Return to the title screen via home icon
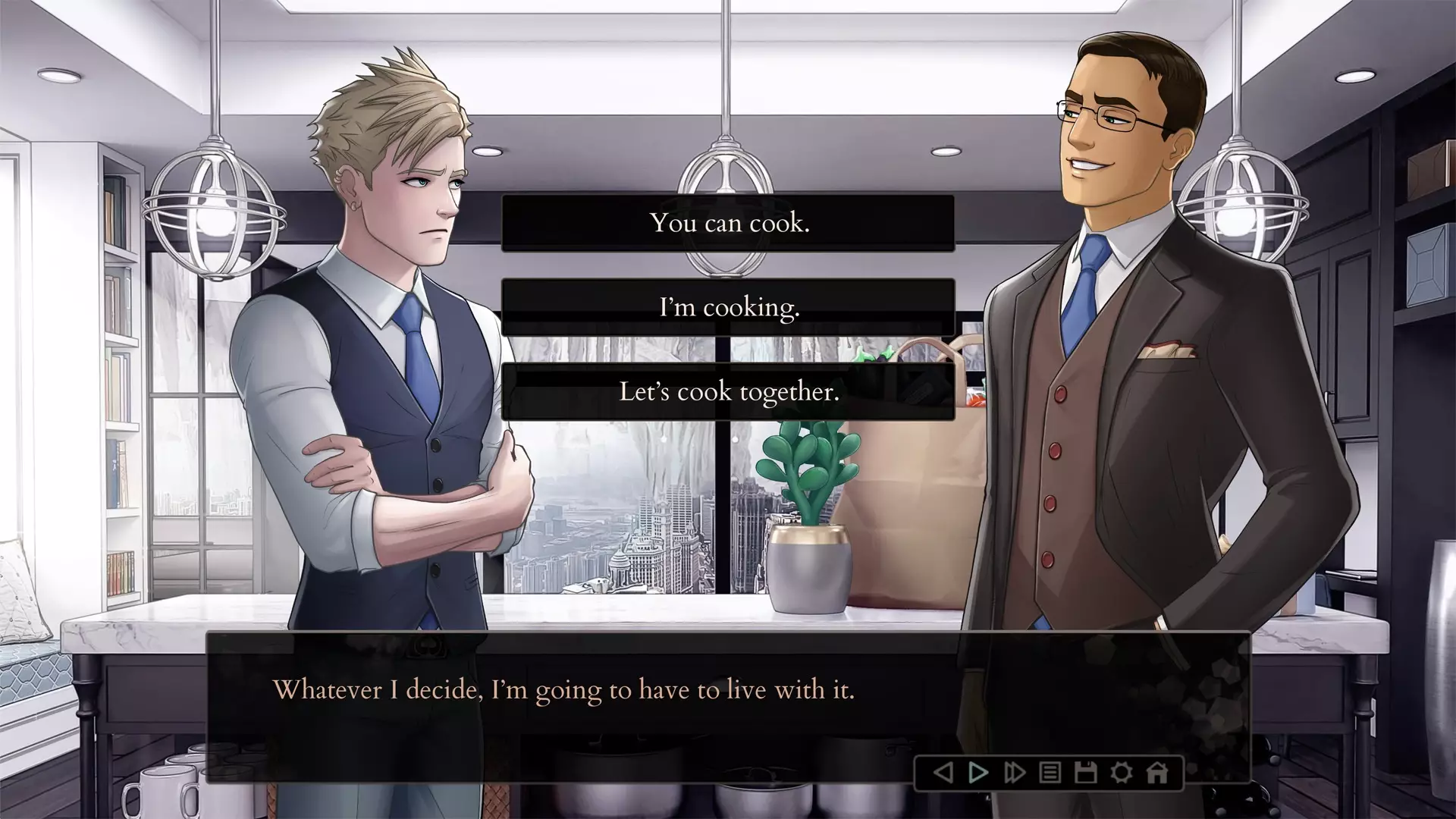 click(x=1156, y=773)
